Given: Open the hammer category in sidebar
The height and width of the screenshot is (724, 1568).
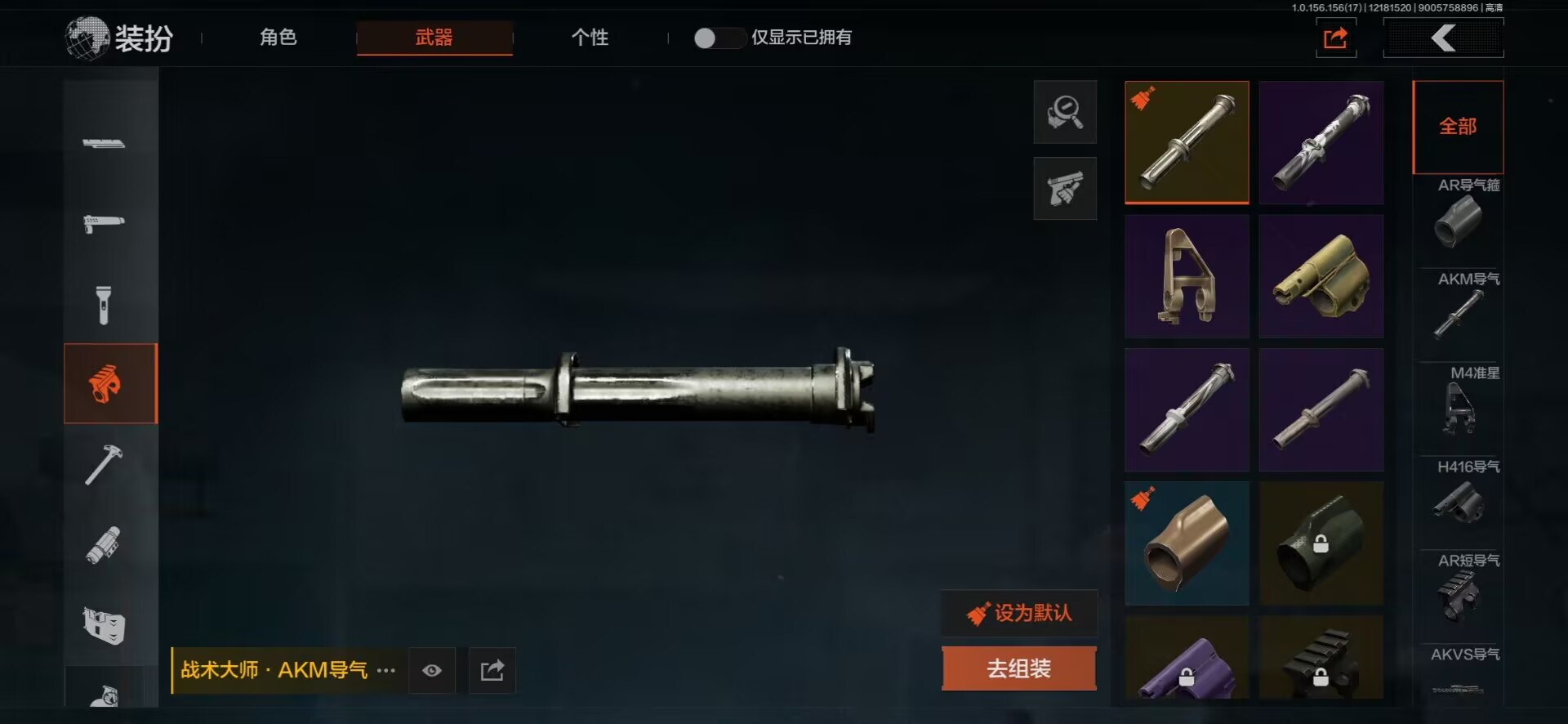Looking at the screenshot, I should [104, 465].
